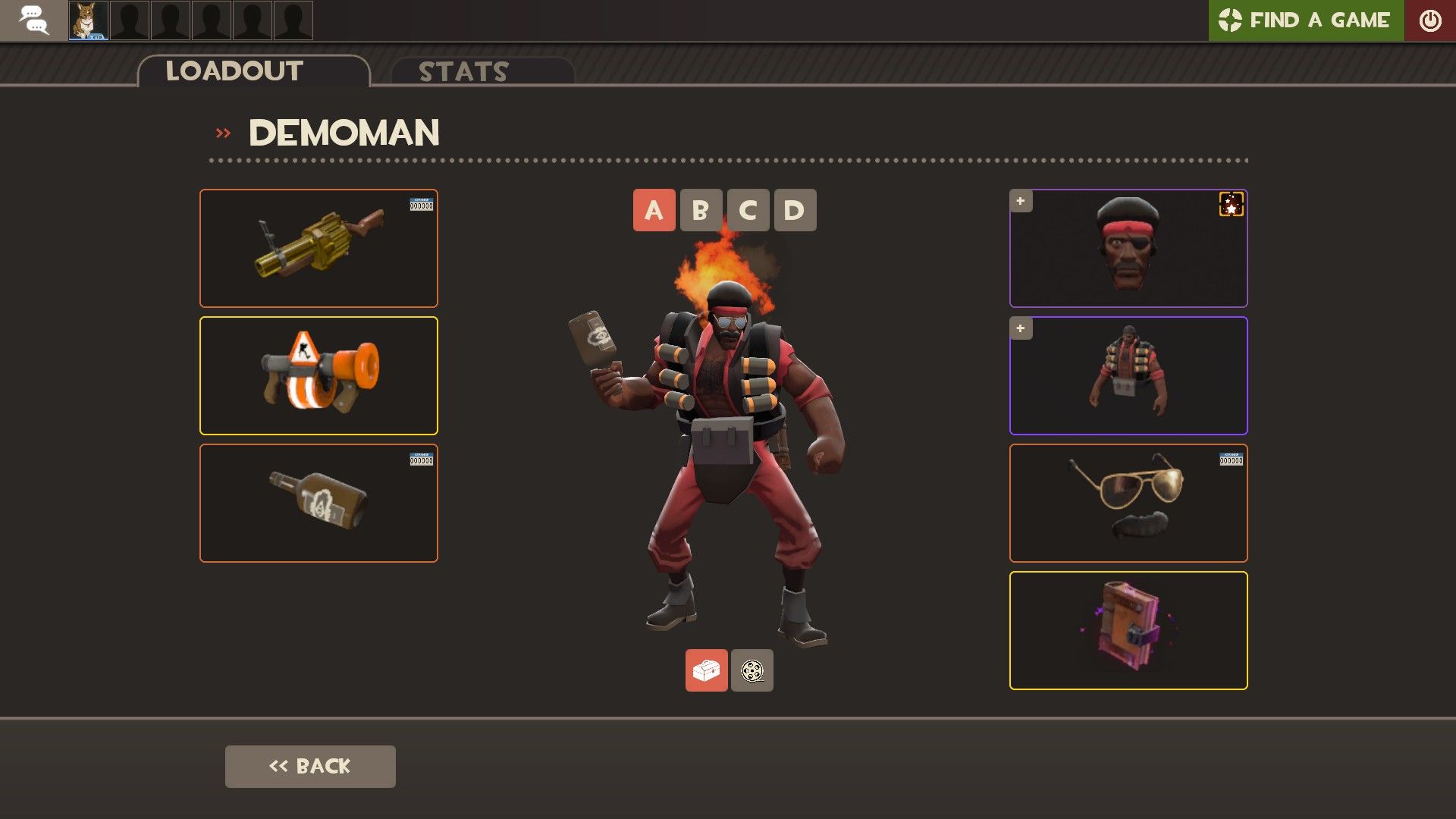Click the strange counter badge on grenade launcher
This screenshot has width=1456, height=819.
pyautogui.click(x=422, y=204)
